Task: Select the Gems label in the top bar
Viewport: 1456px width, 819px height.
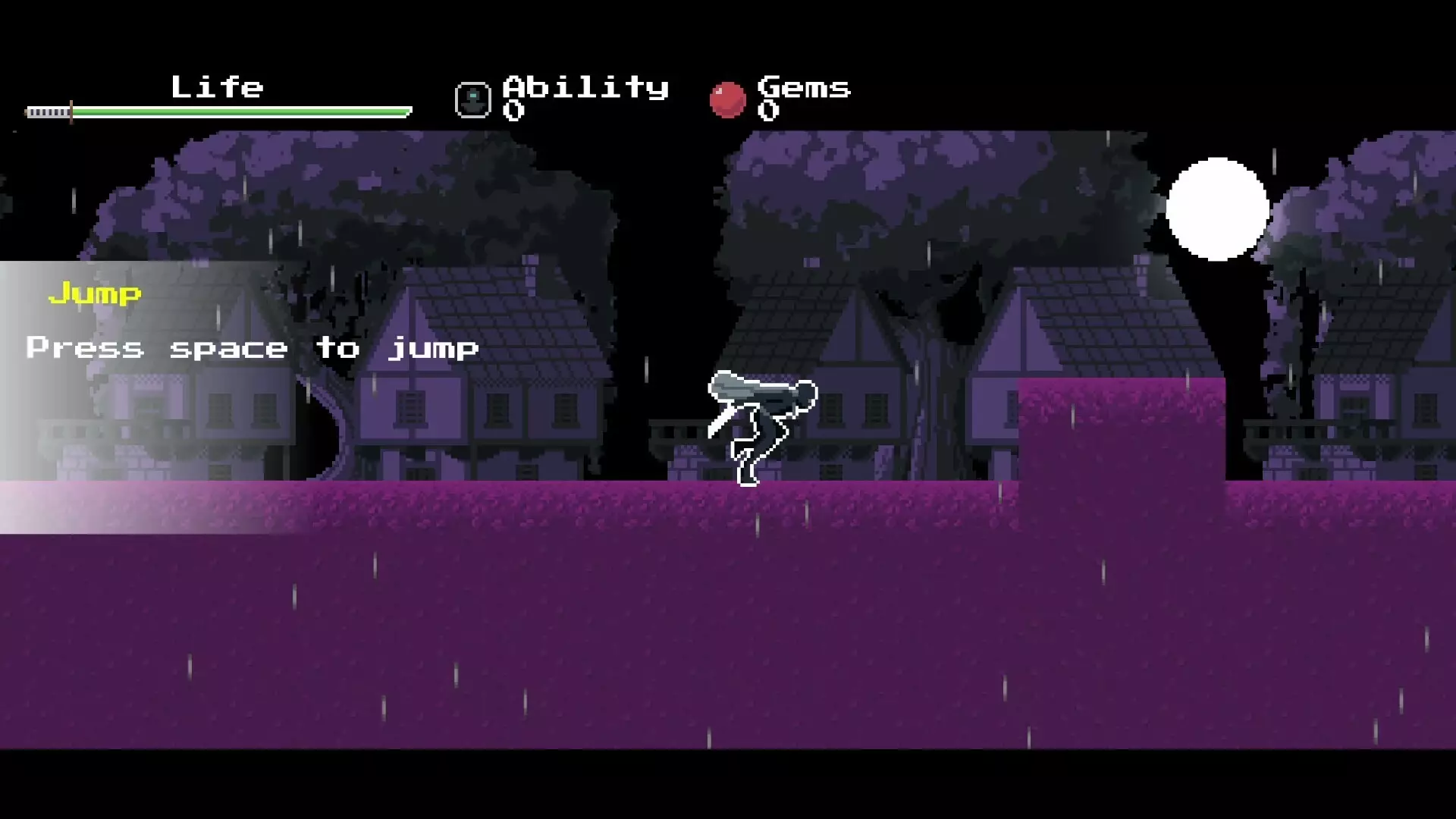Action: coord(805,87)
